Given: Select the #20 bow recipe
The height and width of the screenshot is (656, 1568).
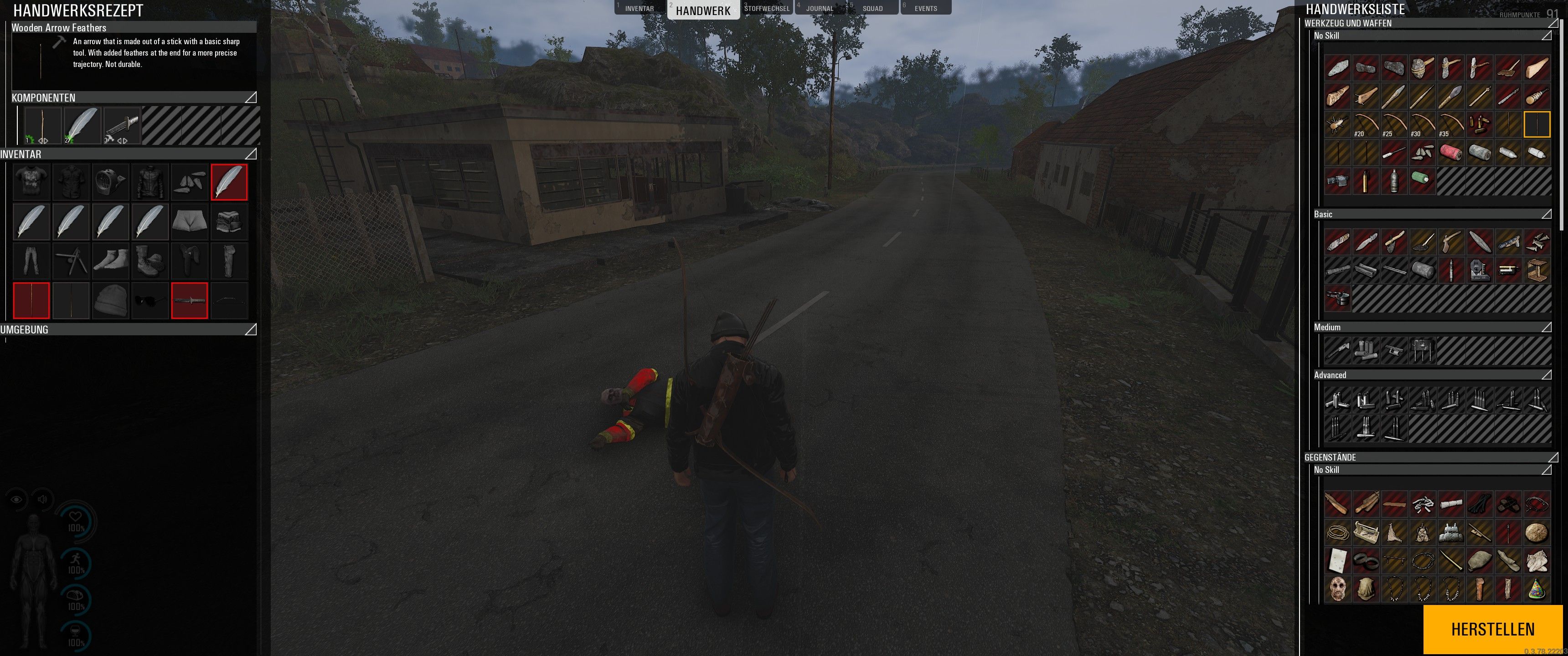Looking at the screenshot, I should click(x=1365, y=125).
